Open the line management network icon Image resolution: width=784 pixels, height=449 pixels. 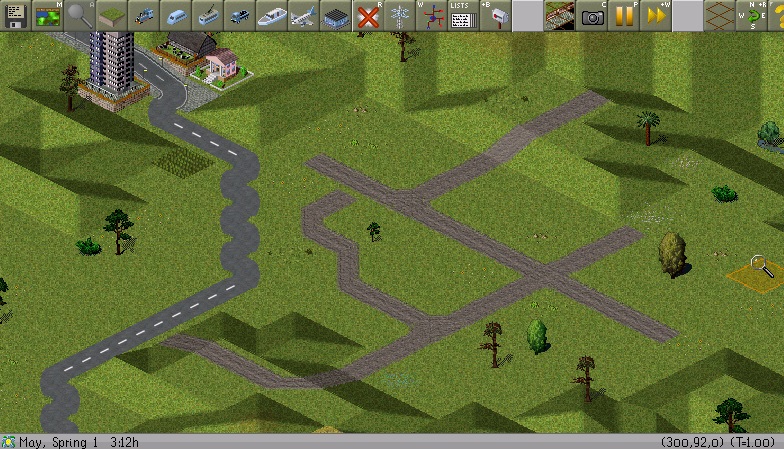click(x=430, y=15)
